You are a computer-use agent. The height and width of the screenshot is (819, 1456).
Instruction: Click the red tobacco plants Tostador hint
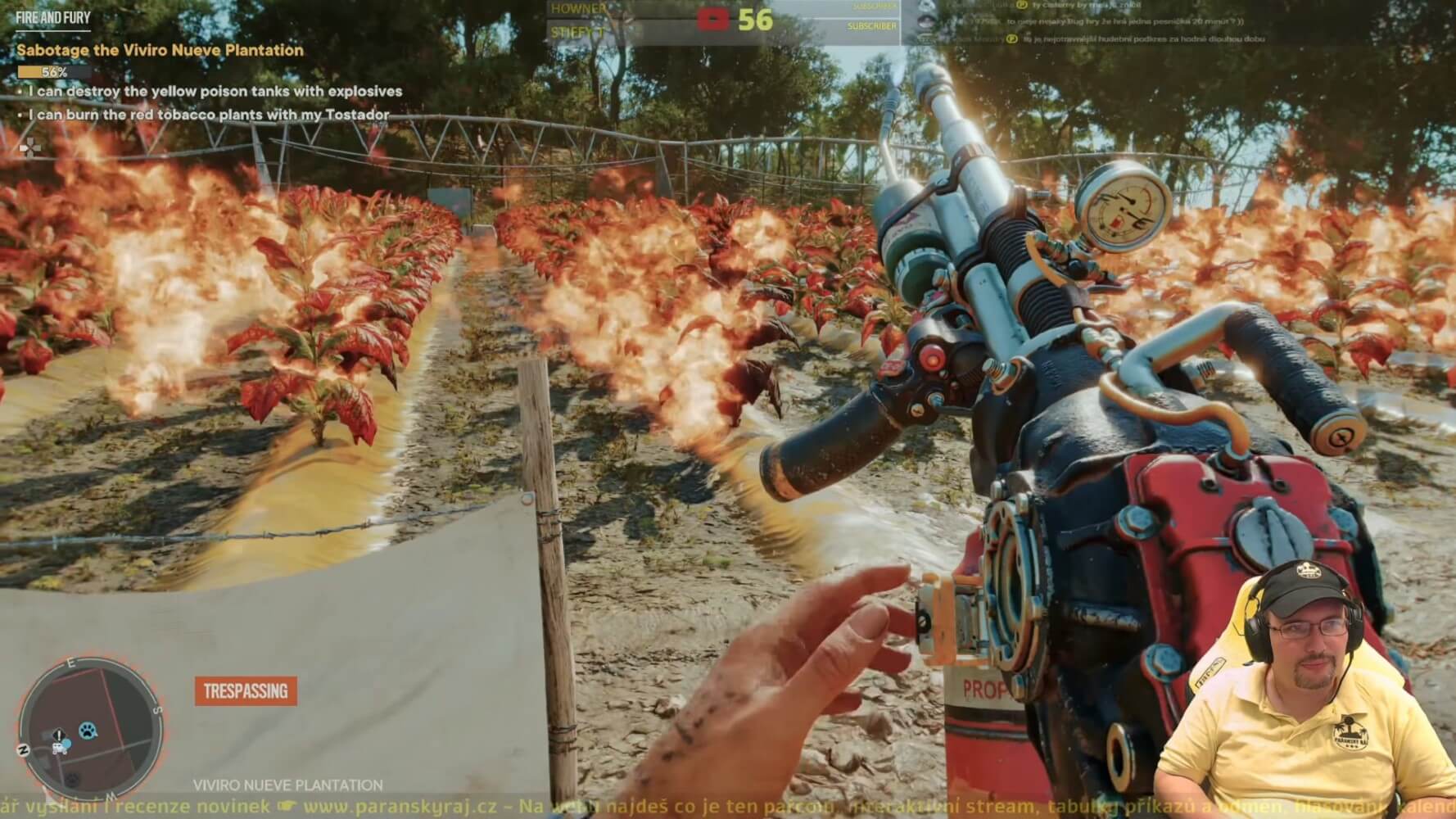(x=208, y=115)
